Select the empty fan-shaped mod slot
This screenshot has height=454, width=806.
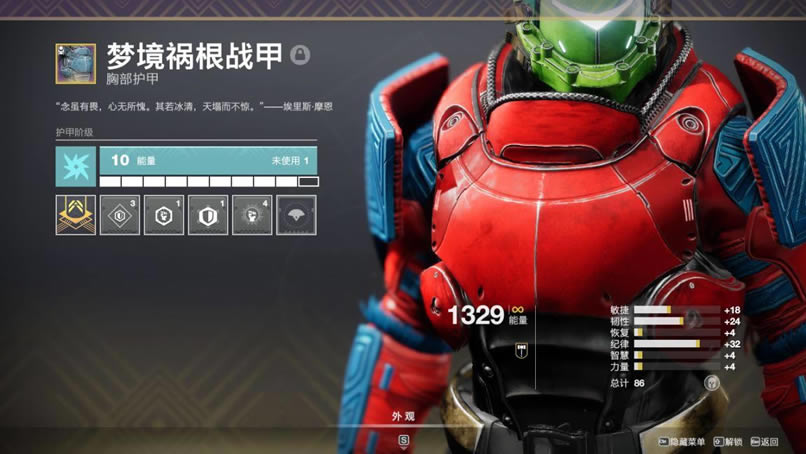tap(296, 215)
